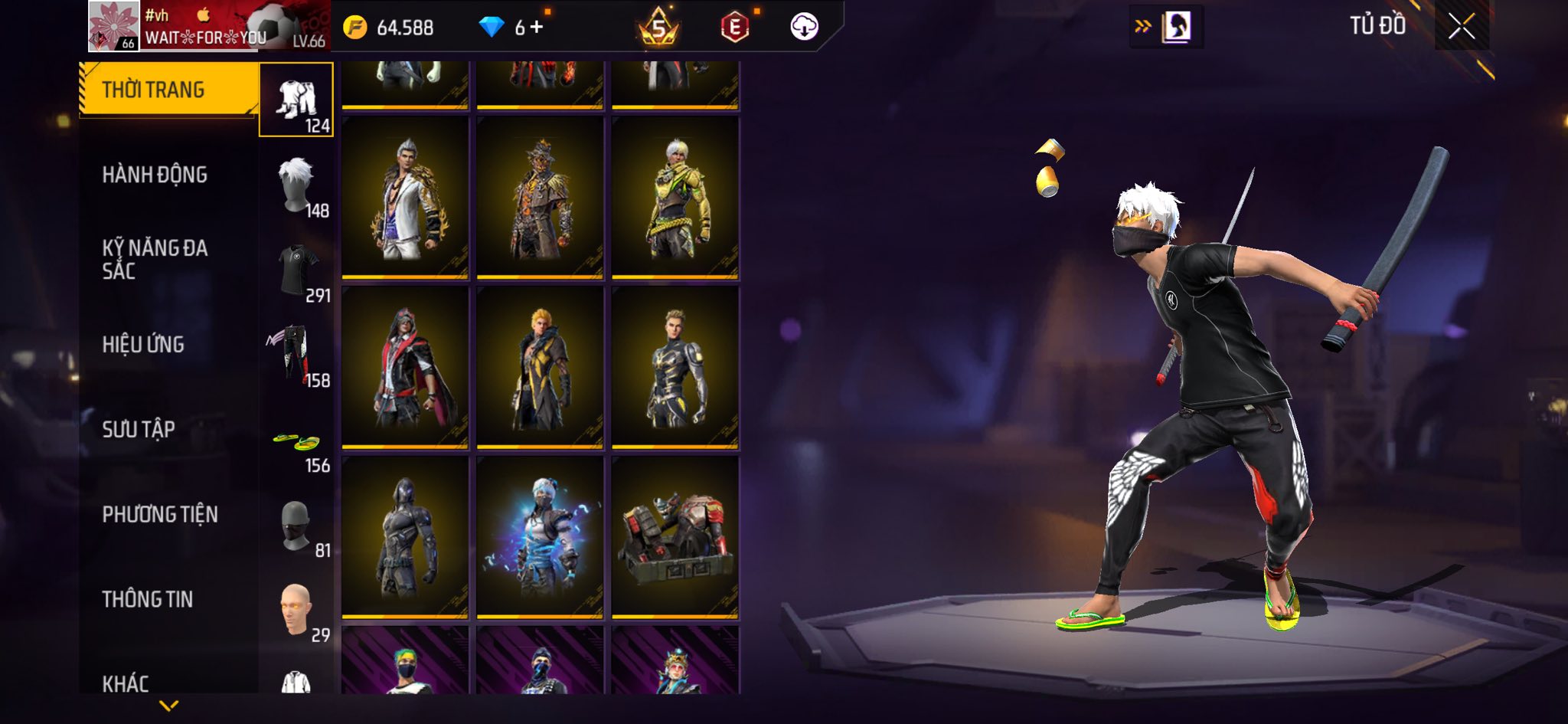Select the pants subcategory showing 158
Screen dimensions: 1568x724
(296, 355)
